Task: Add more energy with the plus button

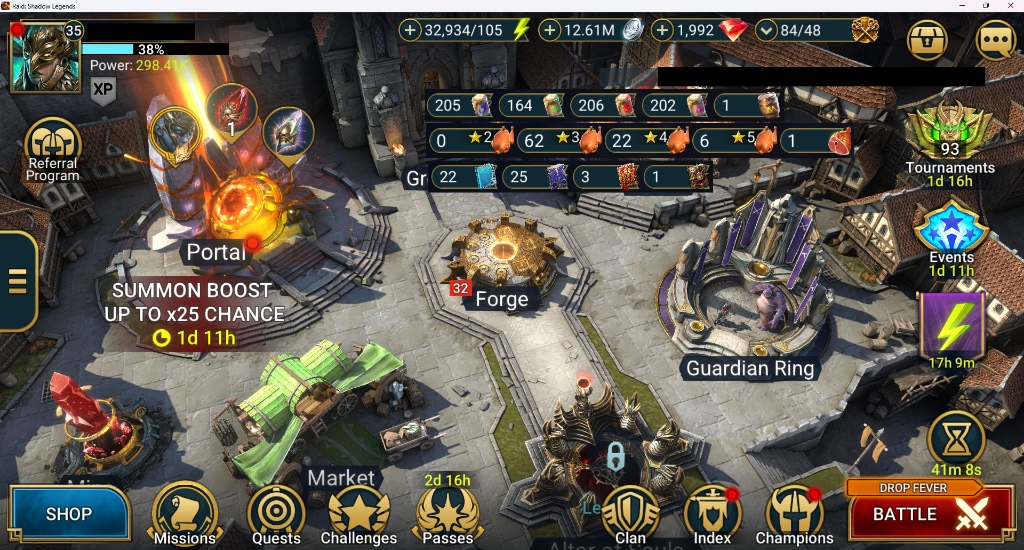Action: (411, 31)
